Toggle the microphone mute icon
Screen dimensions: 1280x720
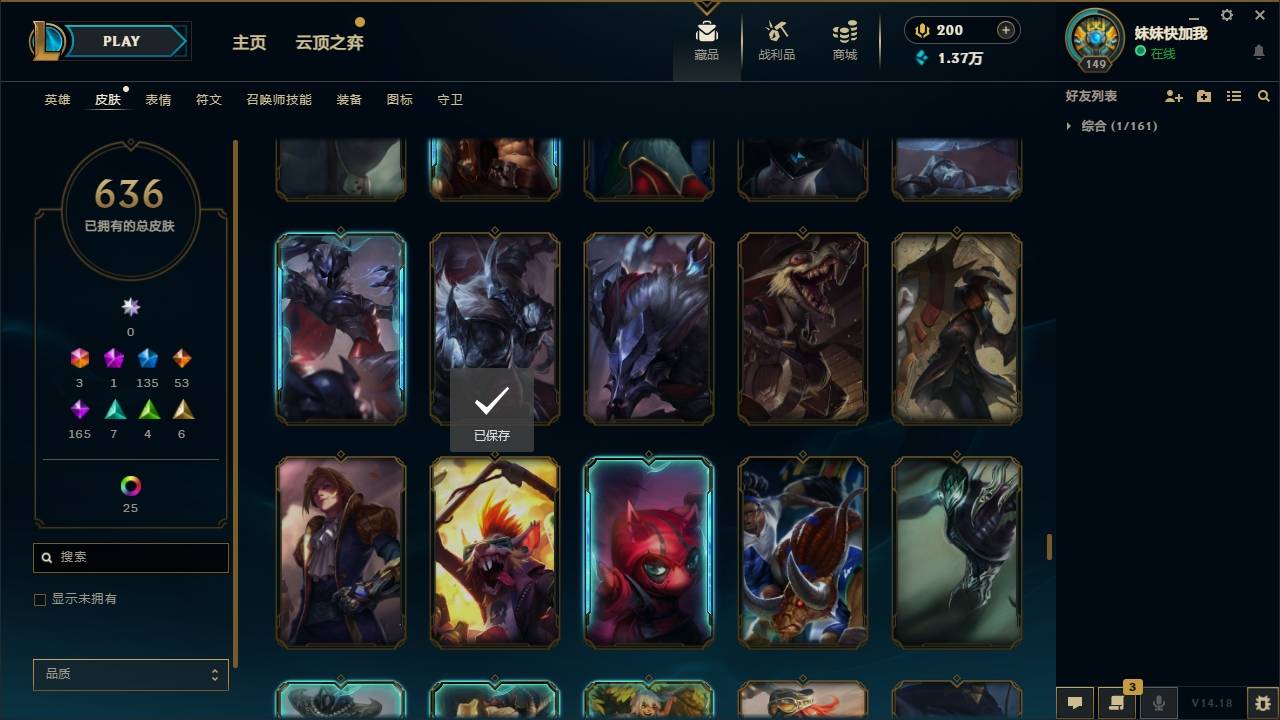pyautogui.click(x=1159, y=703)
